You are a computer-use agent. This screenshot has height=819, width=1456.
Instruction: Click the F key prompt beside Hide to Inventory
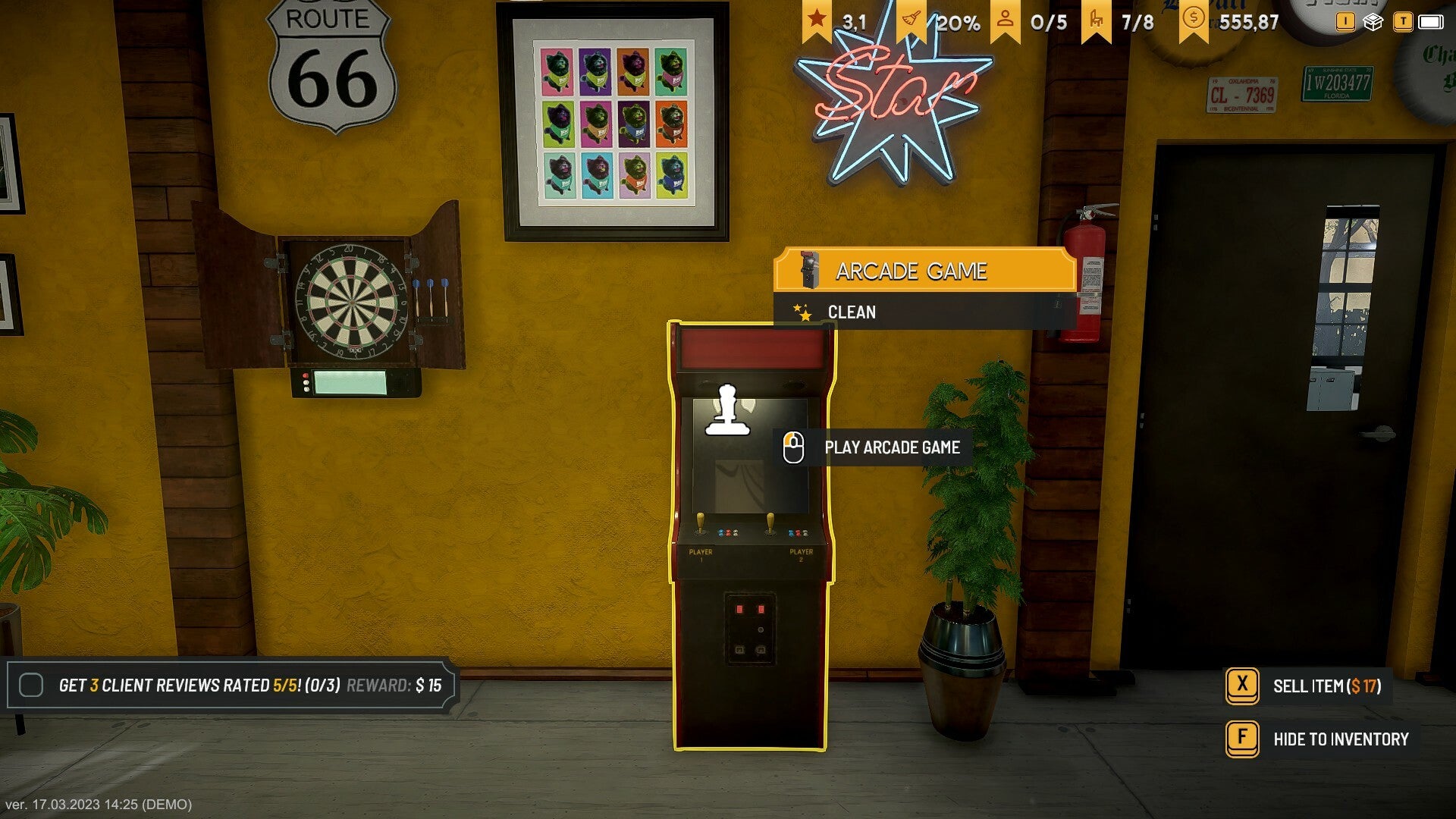pyautogui.click(x=1241, y=739)
